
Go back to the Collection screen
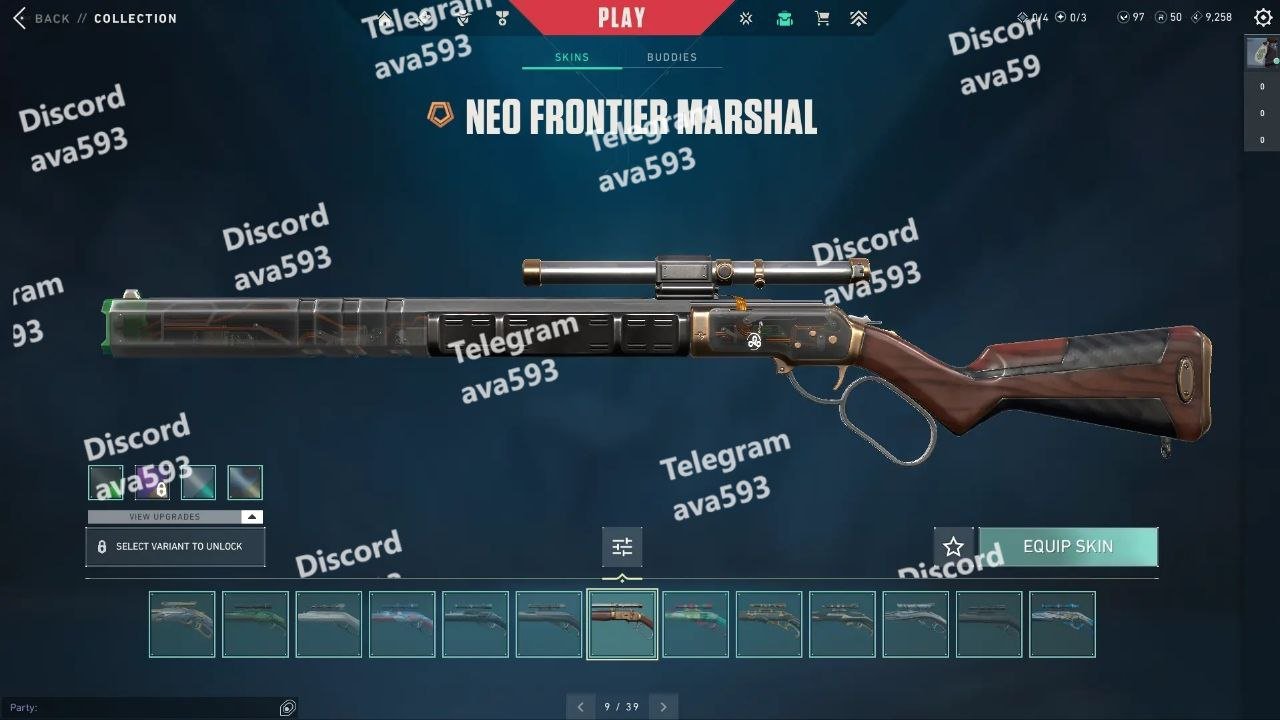(x=42, y=18)
